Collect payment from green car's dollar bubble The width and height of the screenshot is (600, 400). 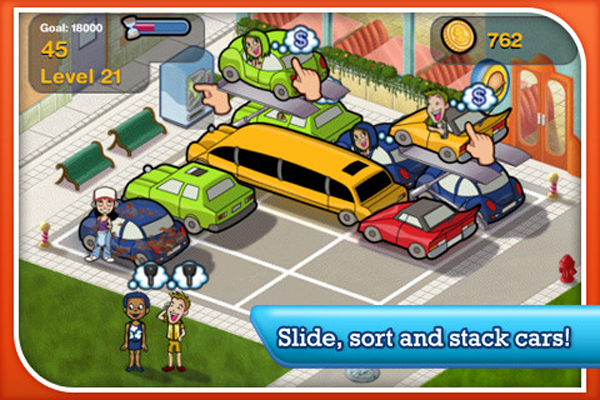[299, 41]
